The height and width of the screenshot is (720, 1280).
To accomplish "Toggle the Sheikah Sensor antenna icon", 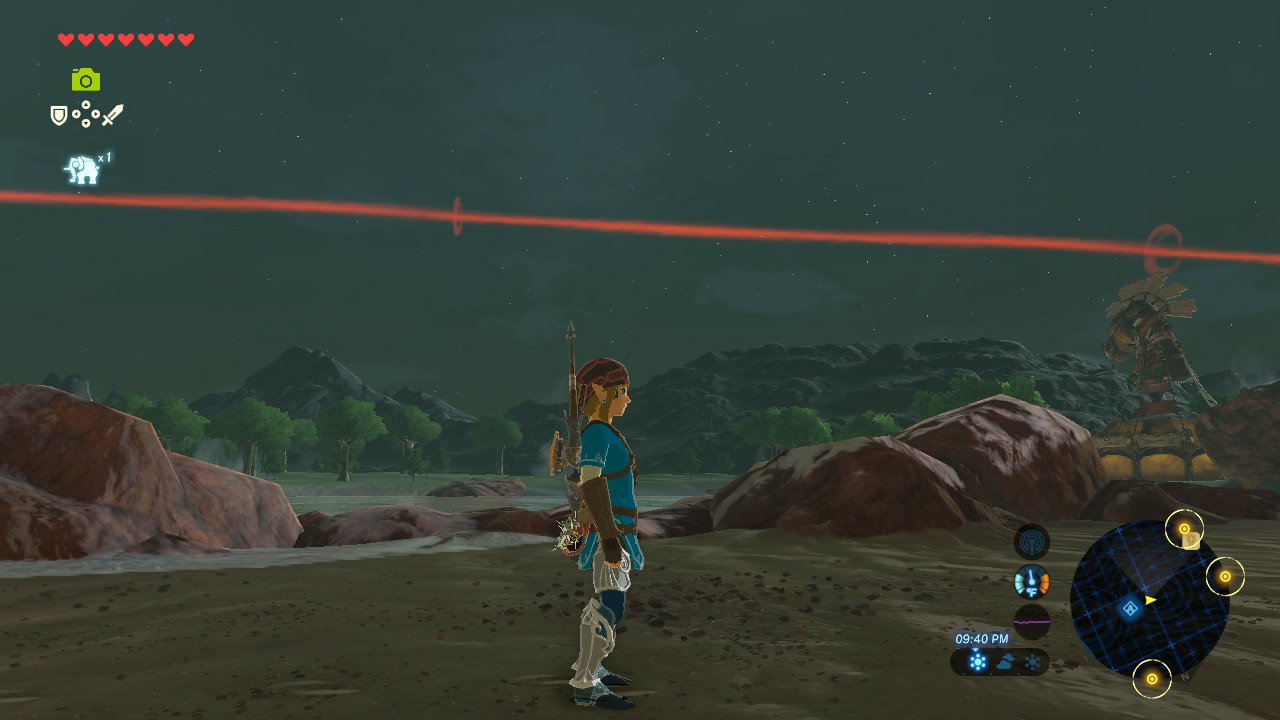I will click(x=1031, y=542).
